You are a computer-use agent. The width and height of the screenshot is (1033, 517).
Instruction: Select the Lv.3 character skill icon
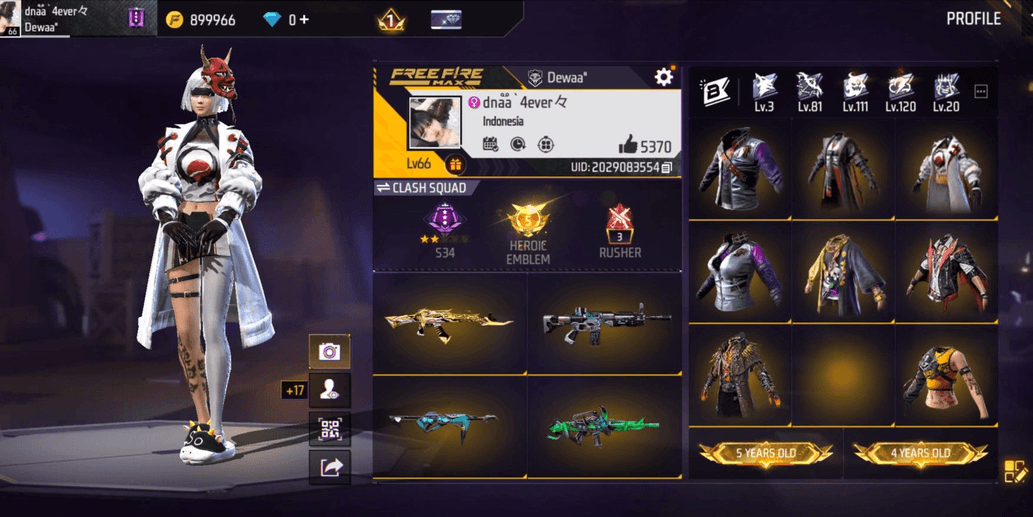765,87
